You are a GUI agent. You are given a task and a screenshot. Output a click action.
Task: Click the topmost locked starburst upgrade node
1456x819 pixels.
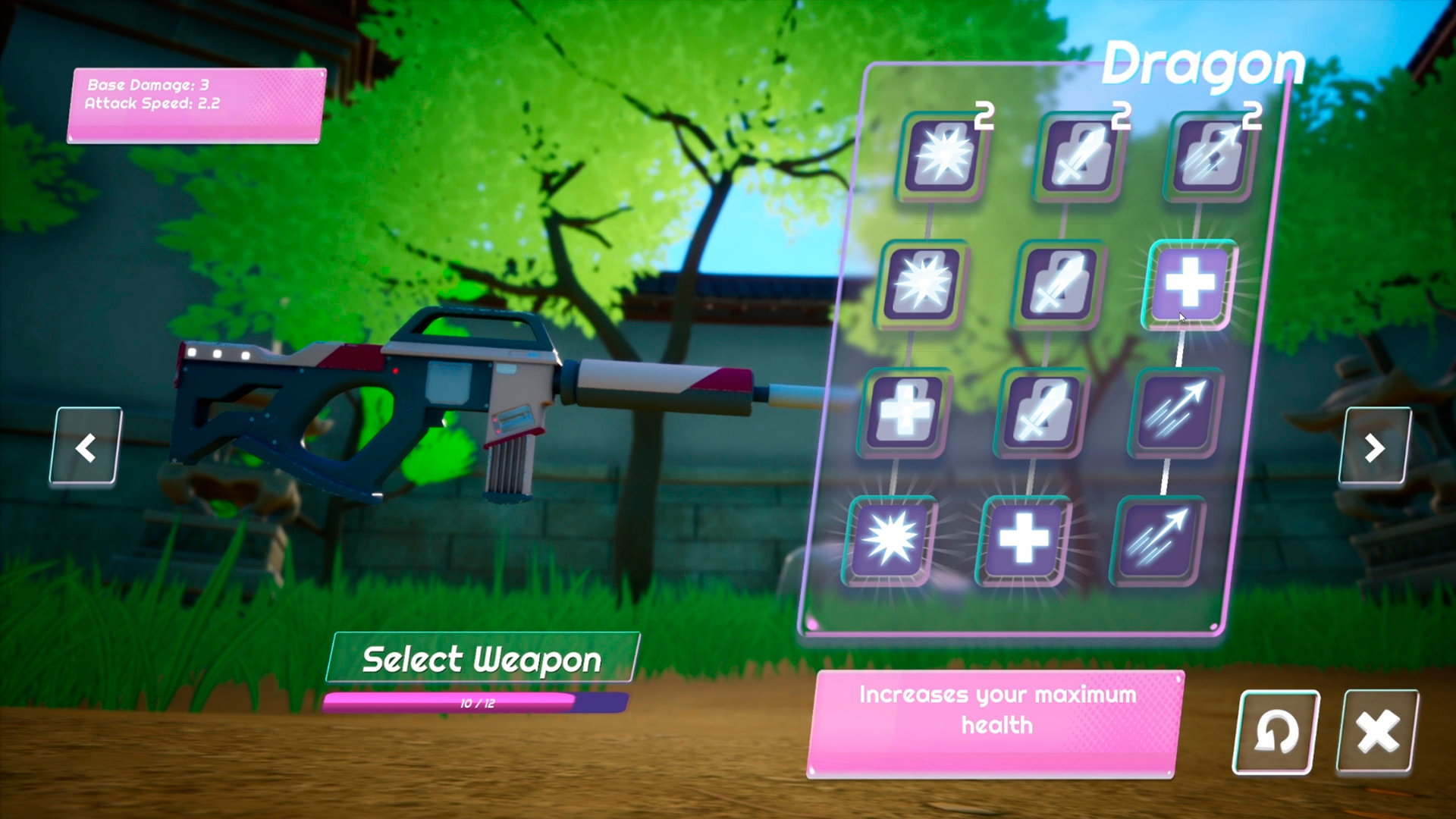pos(940,157)
